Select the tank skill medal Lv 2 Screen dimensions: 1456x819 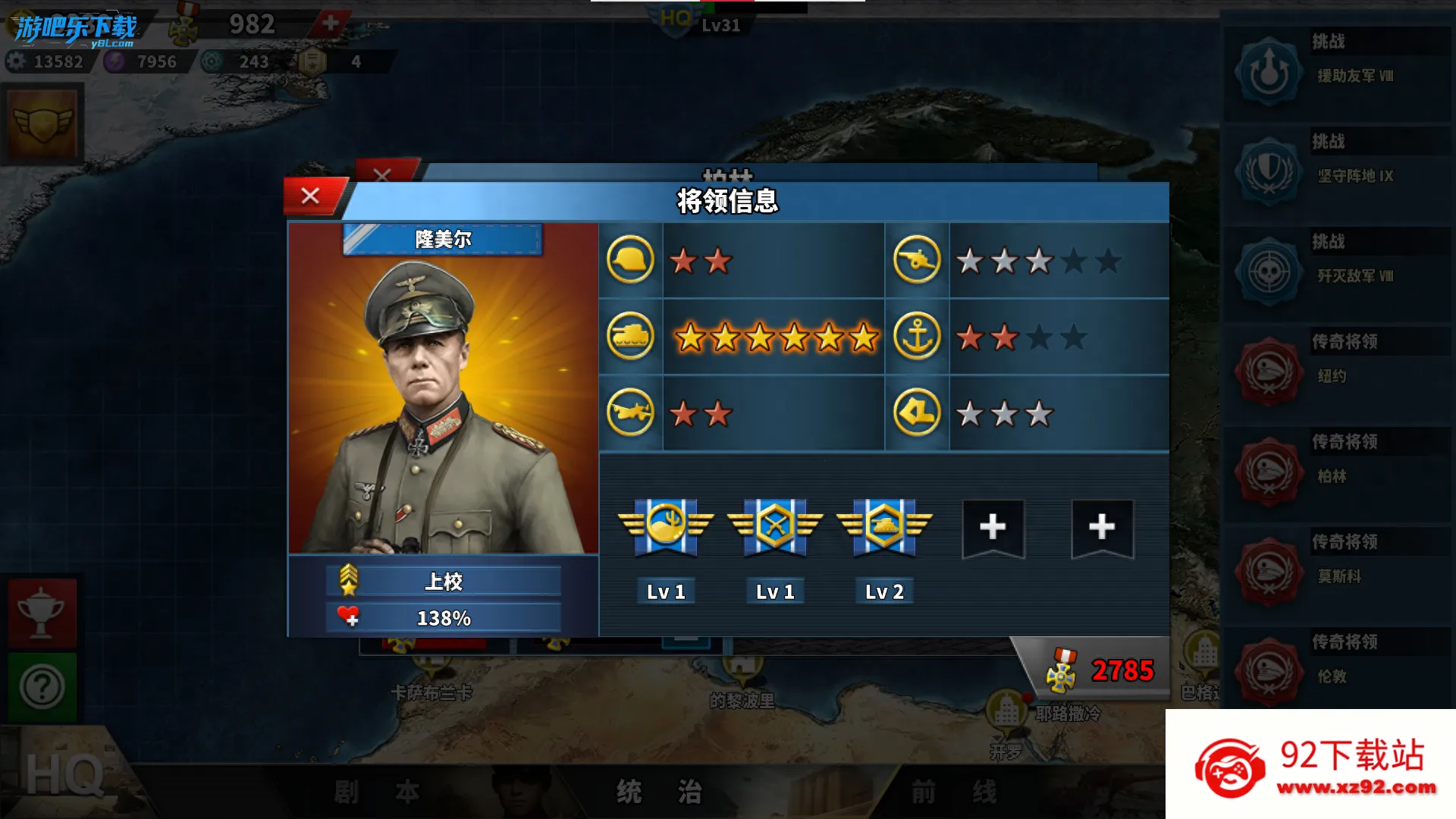[884, 526]
